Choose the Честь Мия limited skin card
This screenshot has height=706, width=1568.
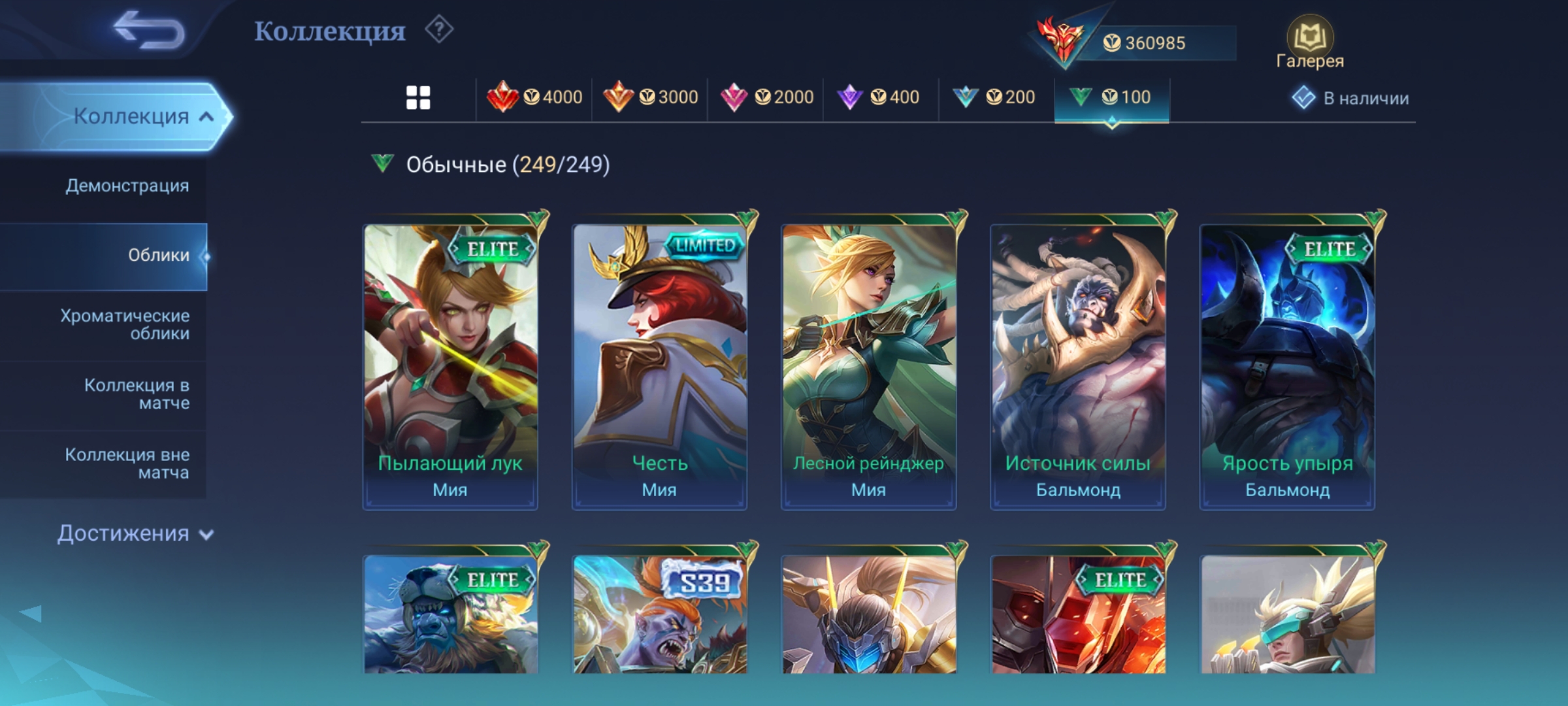(659, 366)
